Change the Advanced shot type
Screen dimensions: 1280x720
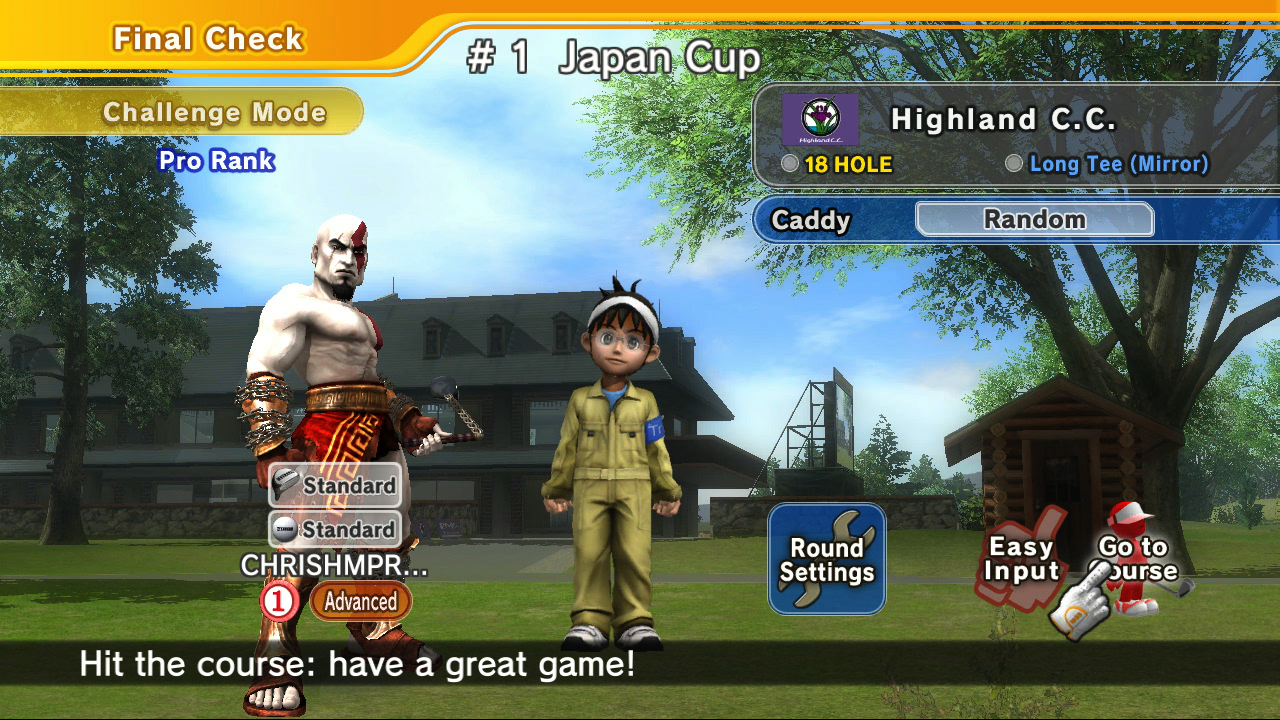(x=360, y=602)
